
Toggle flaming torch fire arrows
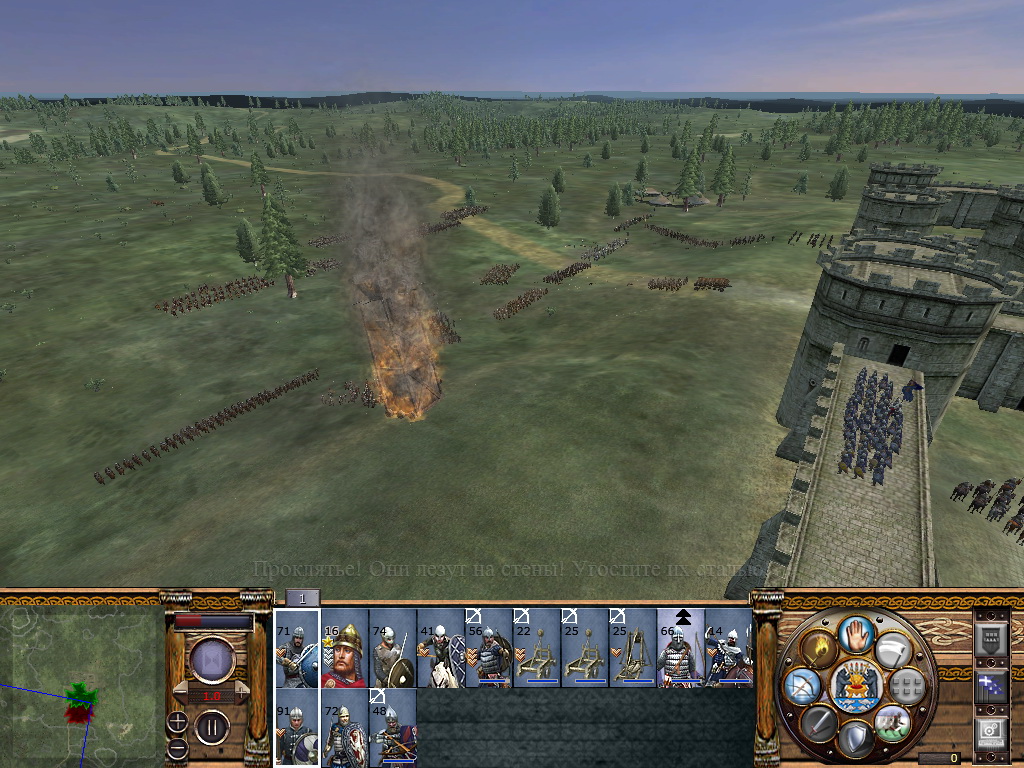(x=820, y=650)
